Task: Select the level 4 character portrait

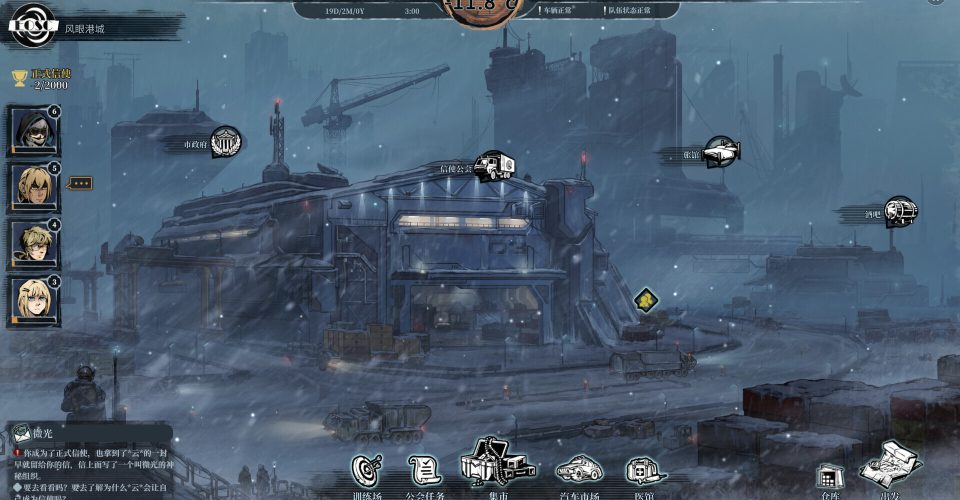Action: click(x=33, y=243)
